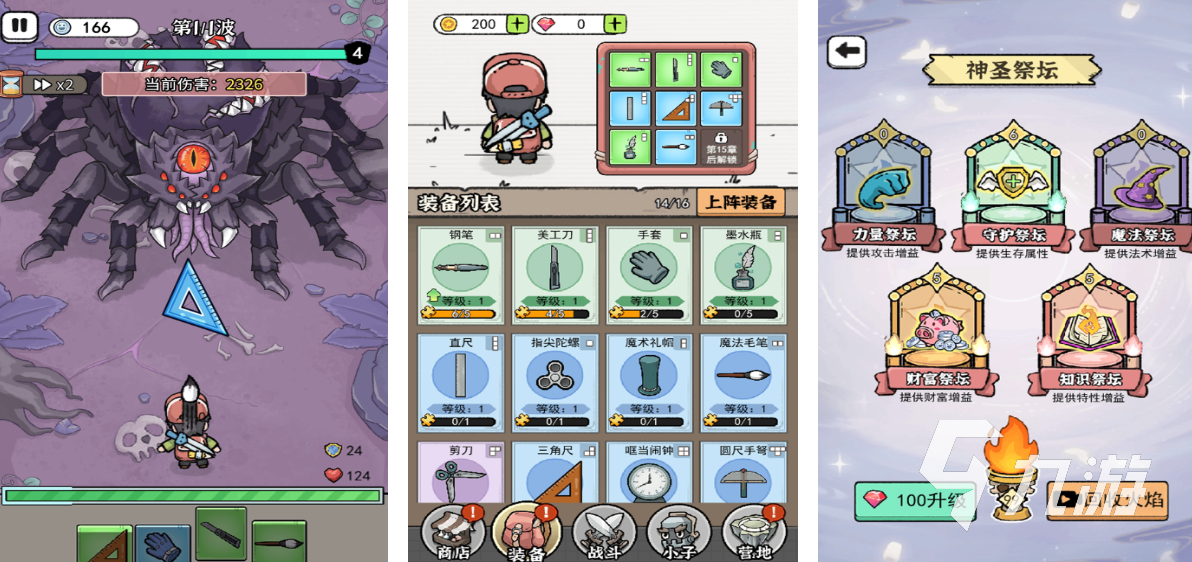Switch to the 战斗 battle tab
1192x562 pixels.
click(x=605, y=532)
